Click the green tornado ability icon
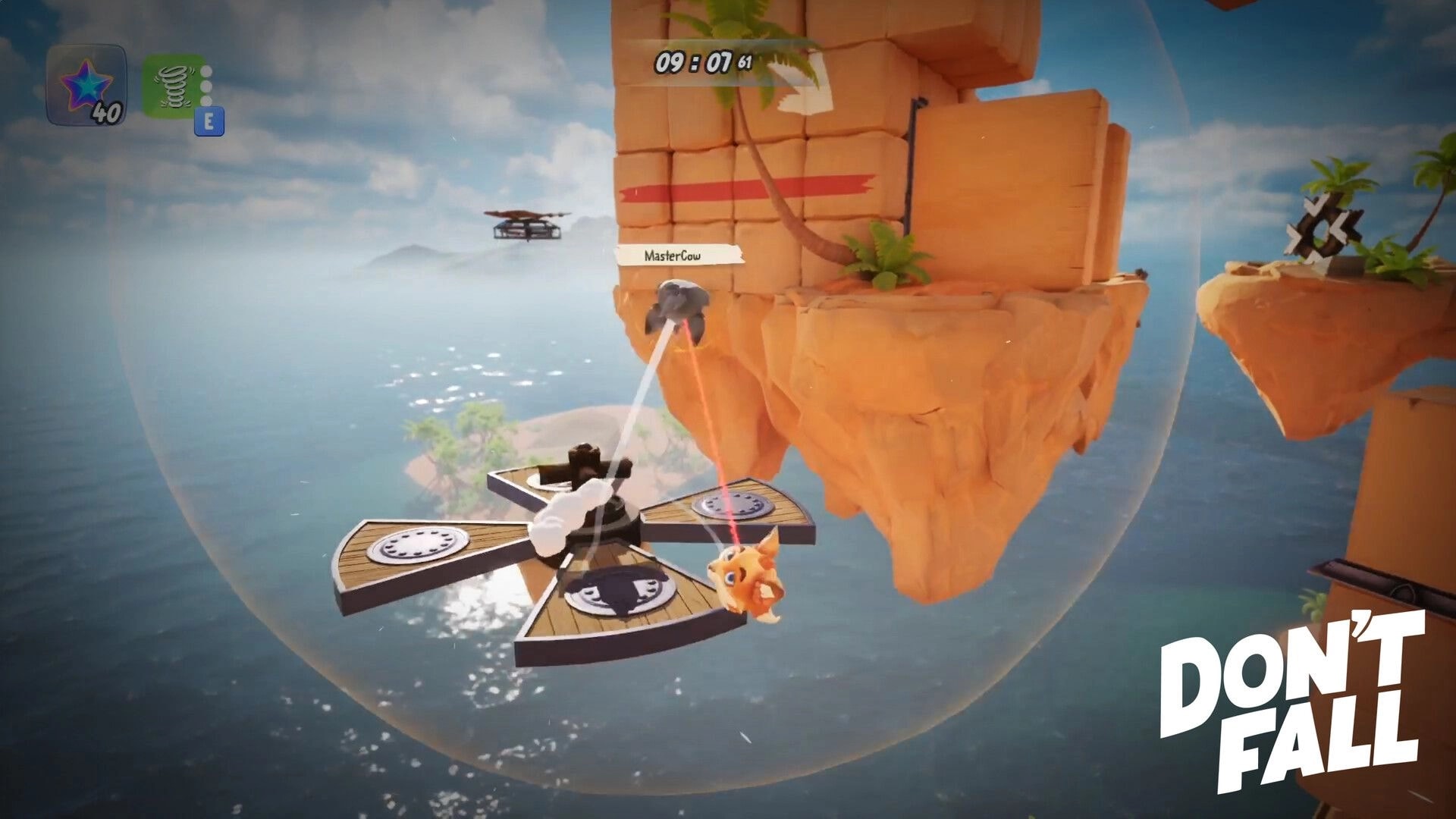The width and height of the screenshot is (1456, 819). pos(173,87)
